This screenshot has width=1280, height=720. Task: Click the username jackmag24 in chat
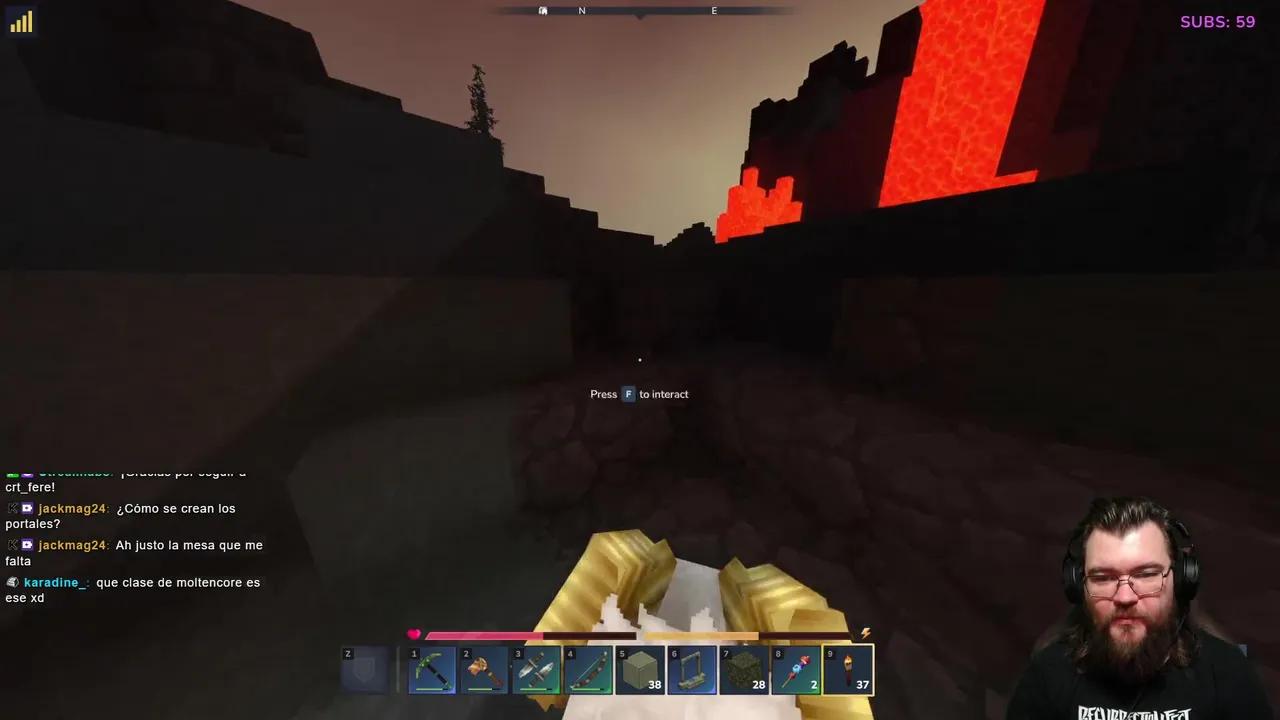point(71,508)
